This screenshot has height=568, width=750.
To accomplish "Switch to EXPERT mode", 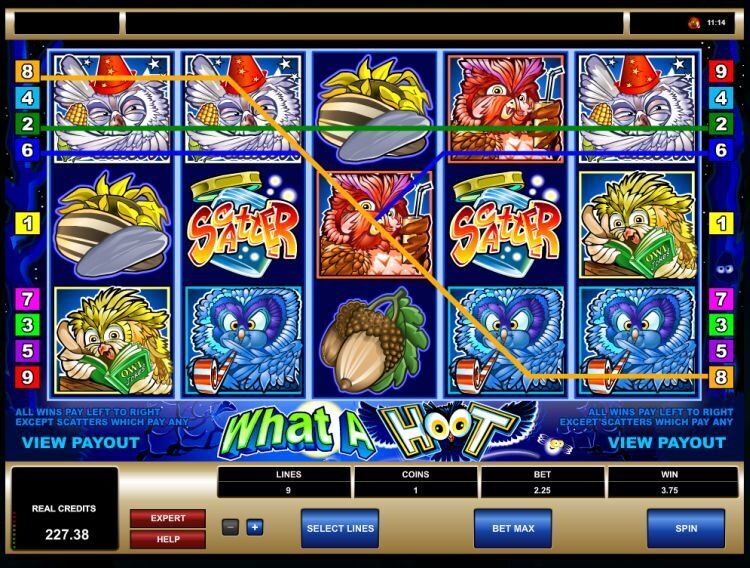I will (x=167, y=518).
